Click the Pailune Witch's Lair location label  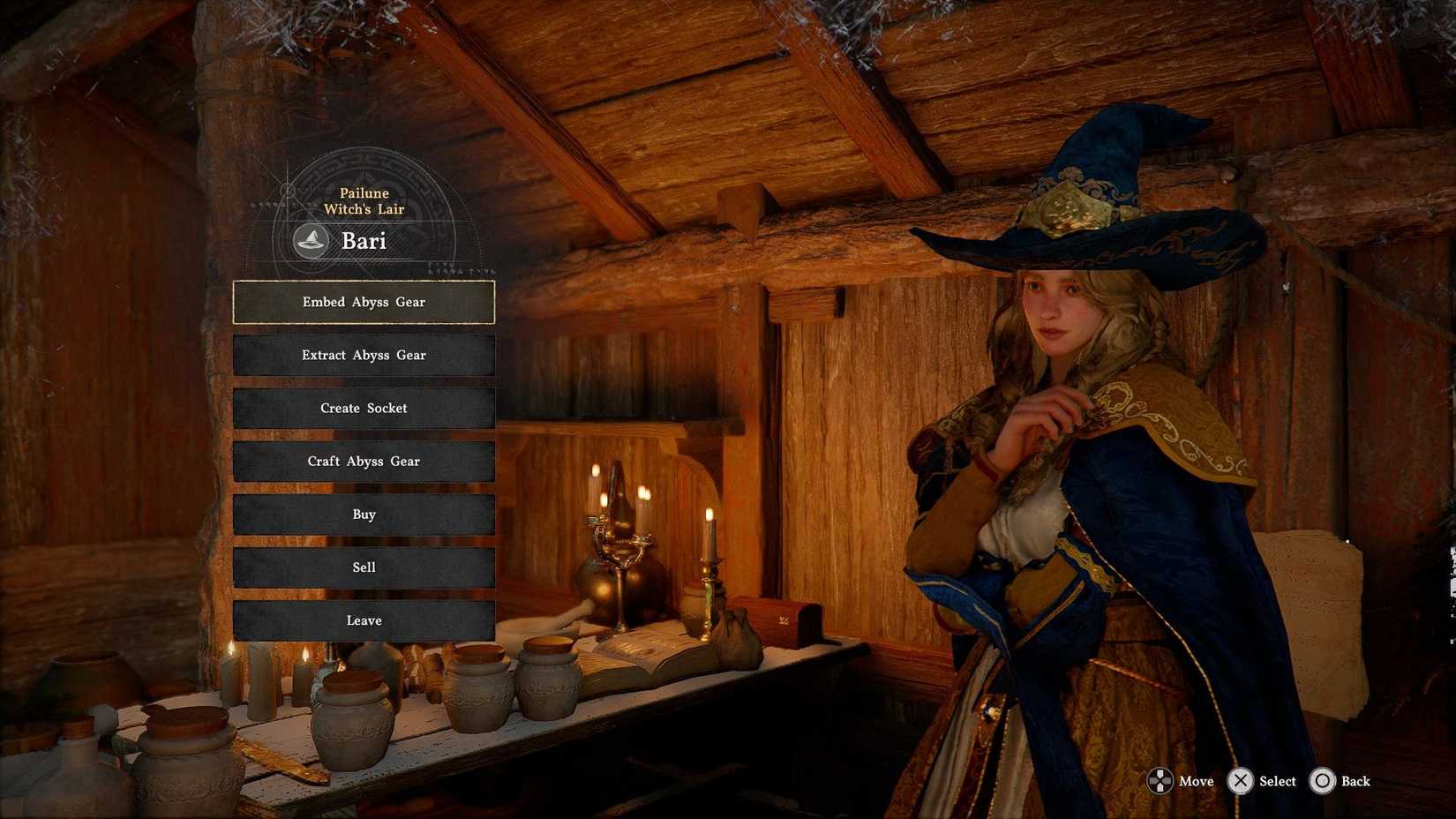364,200
